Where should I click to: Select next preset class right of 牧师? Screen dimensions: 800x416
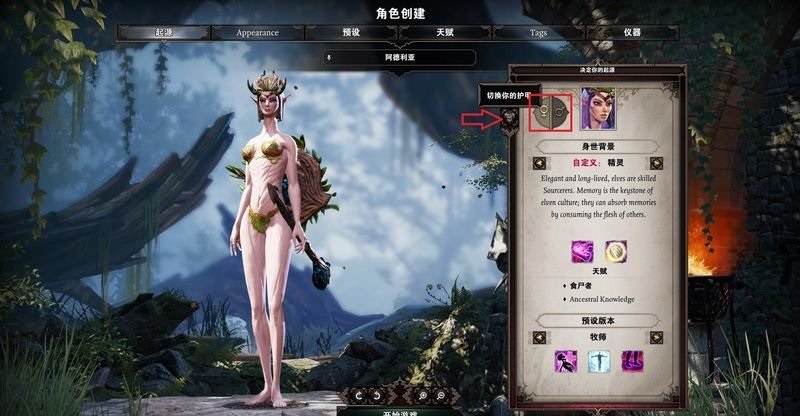pos(656,337)
